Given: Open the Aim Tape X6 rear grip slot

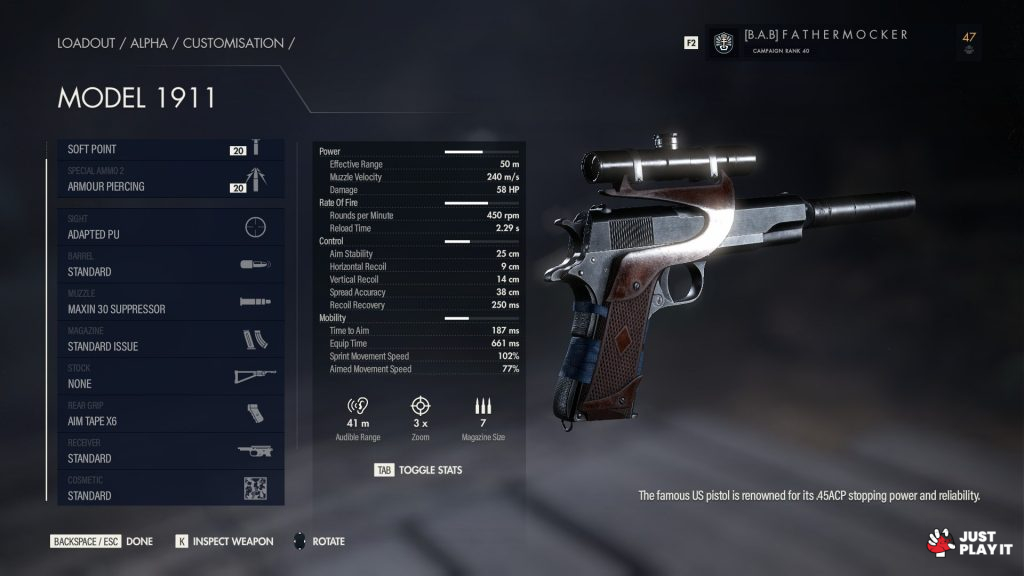Looking at the screenshot, I should click(x=165, y=414).
